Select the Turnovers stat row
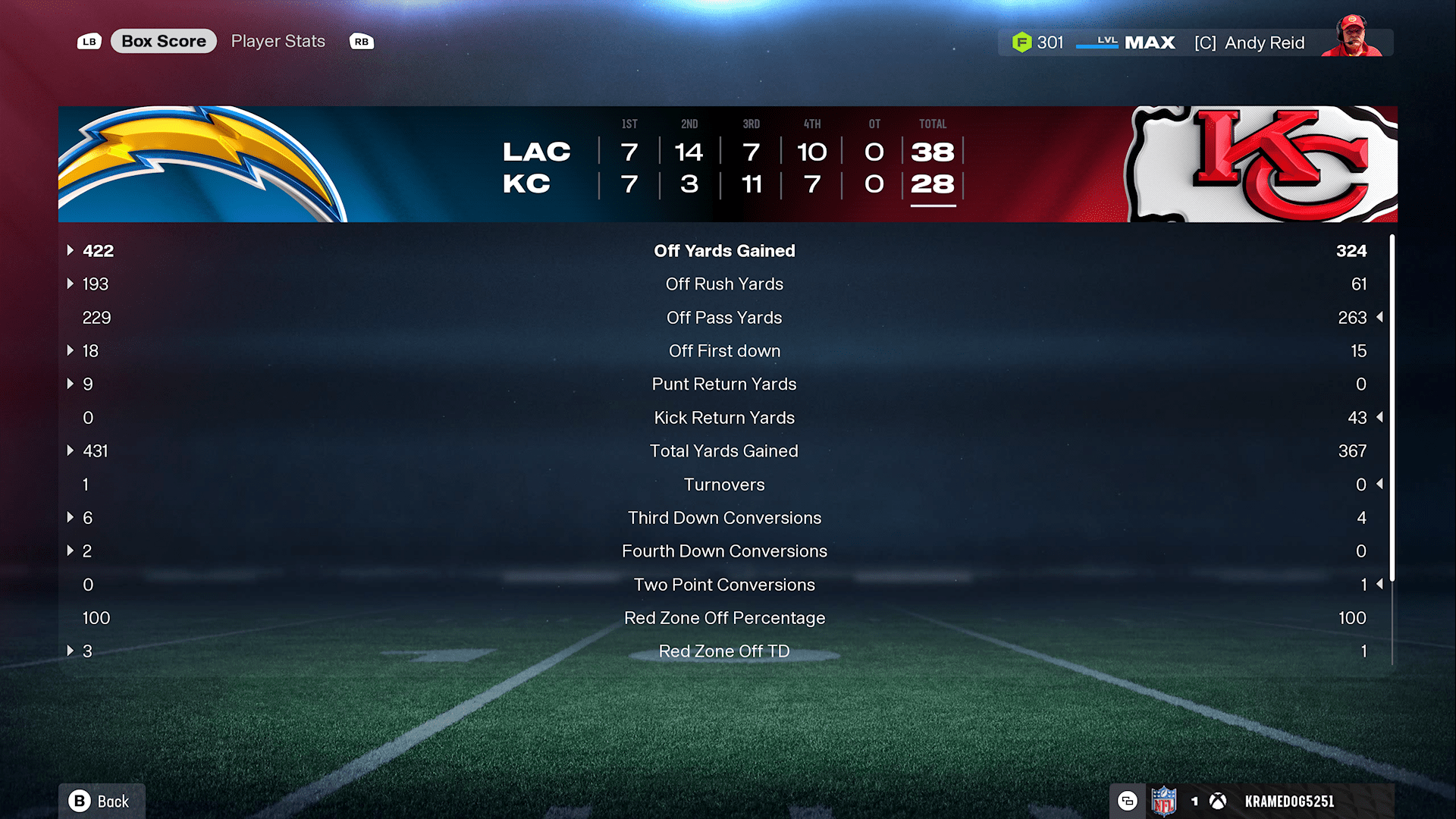This screenshot has width=1456, height=819. 724,485
